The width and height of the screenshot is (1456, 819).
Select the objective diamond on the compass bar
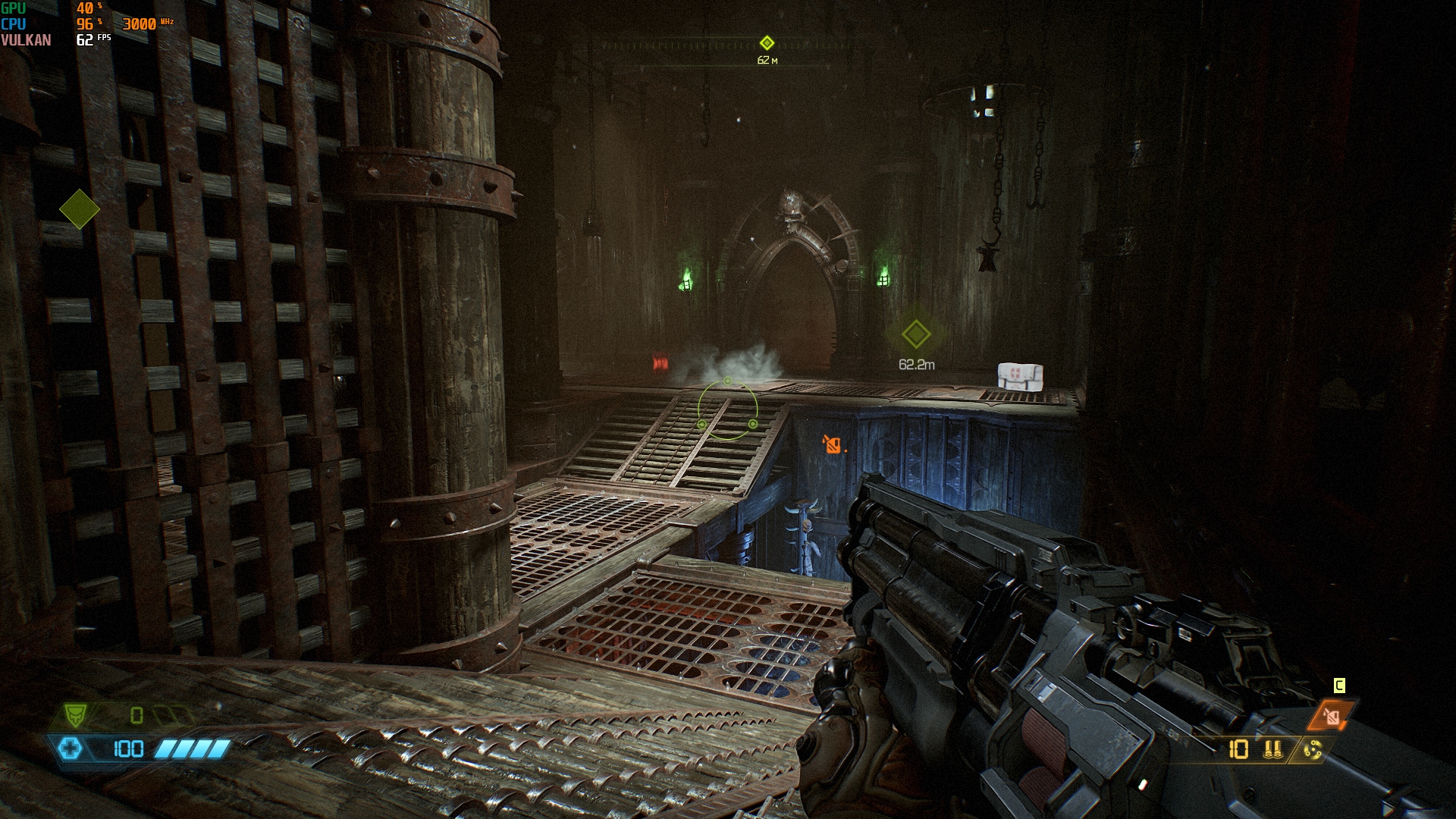pos(767,42)
